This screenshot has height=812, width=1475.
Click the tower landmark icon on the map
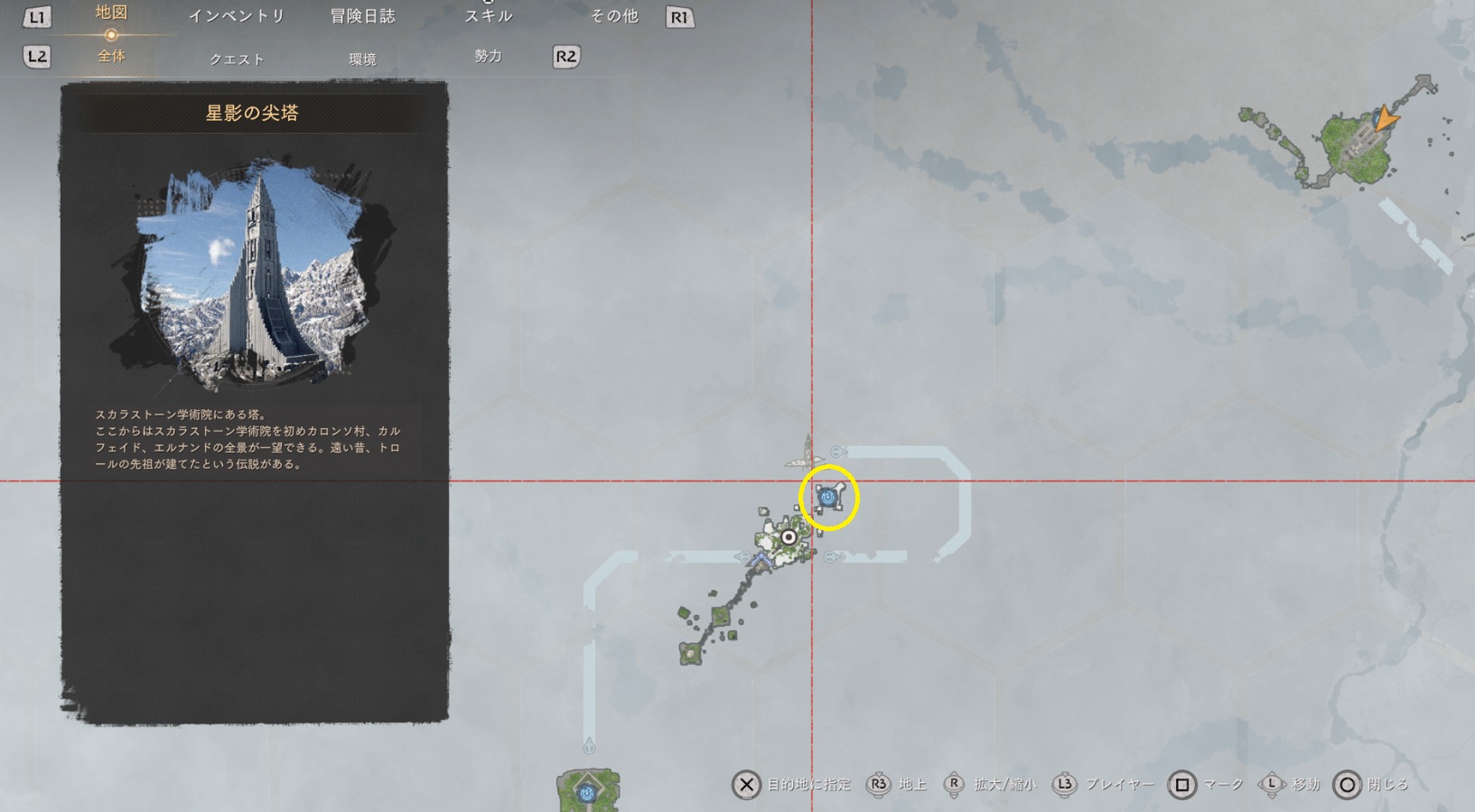tap(807, 452)
